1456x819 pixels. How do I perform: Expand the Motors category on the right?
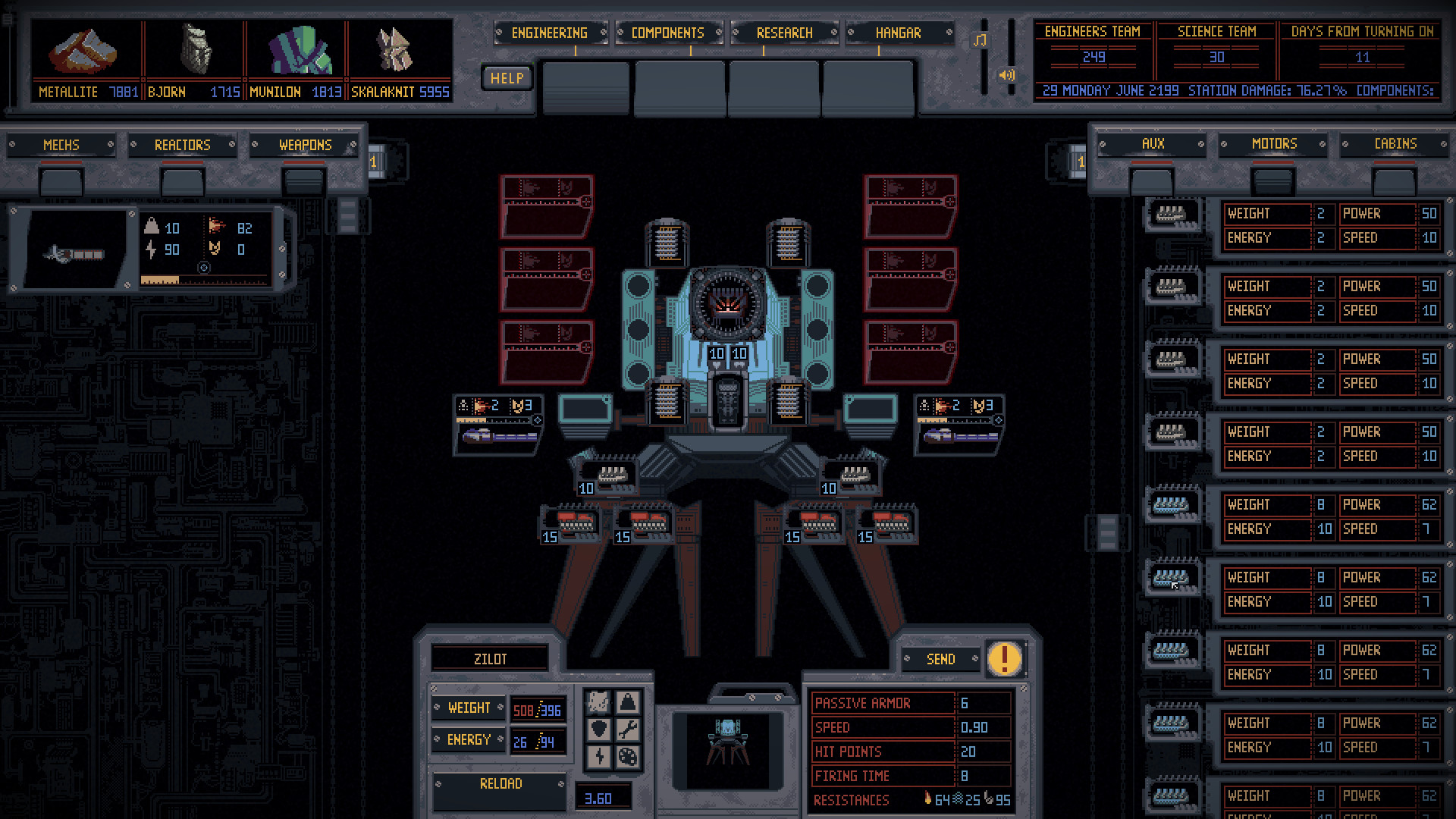(1273, 144)
